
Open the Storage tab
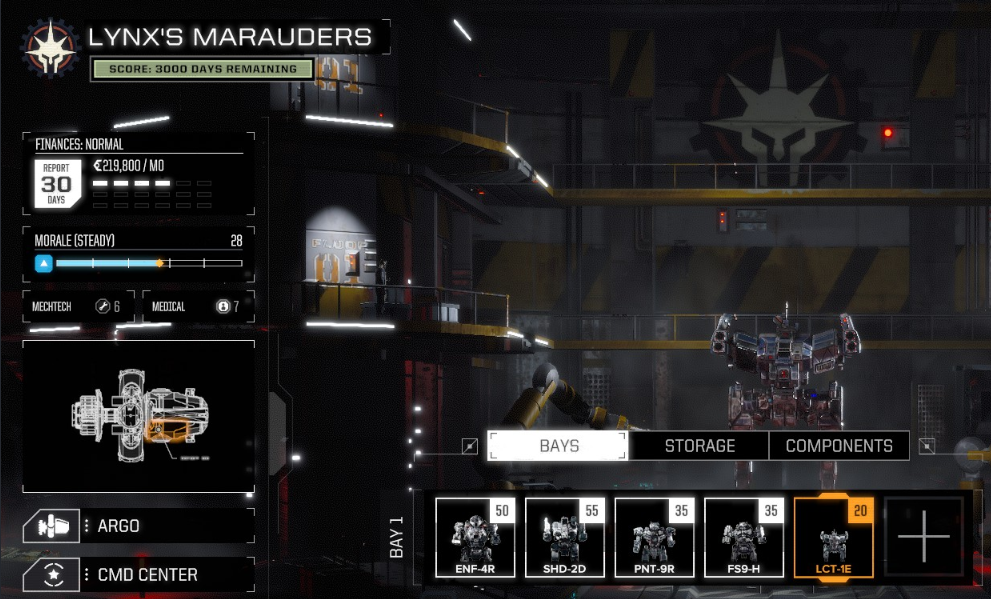(x=699, y=446)
